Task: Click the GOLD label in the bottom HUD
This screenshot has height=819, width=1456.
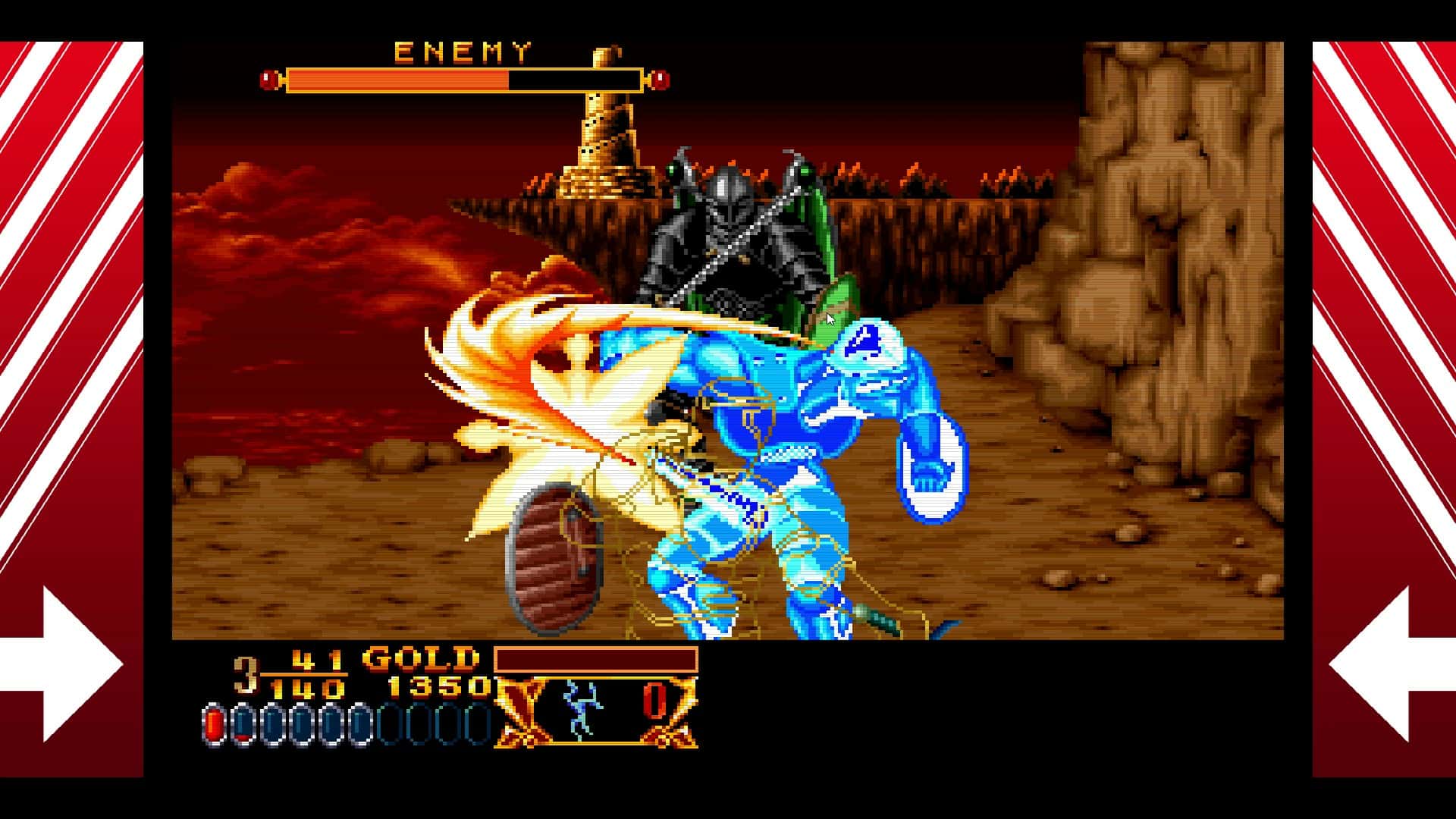Action: click(420, 658)
